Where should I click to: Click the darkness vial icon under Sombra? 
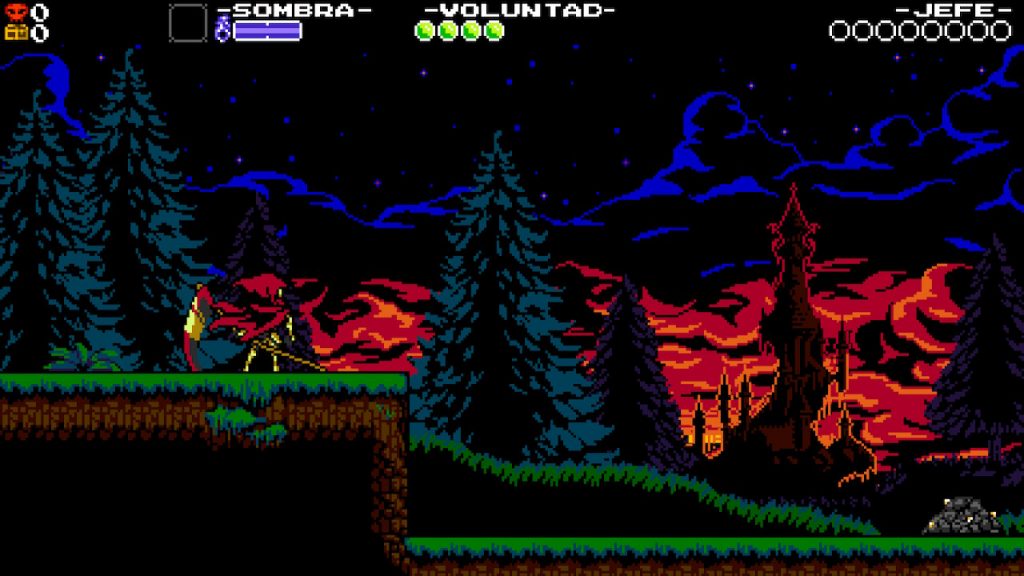(x=223, y=30)
